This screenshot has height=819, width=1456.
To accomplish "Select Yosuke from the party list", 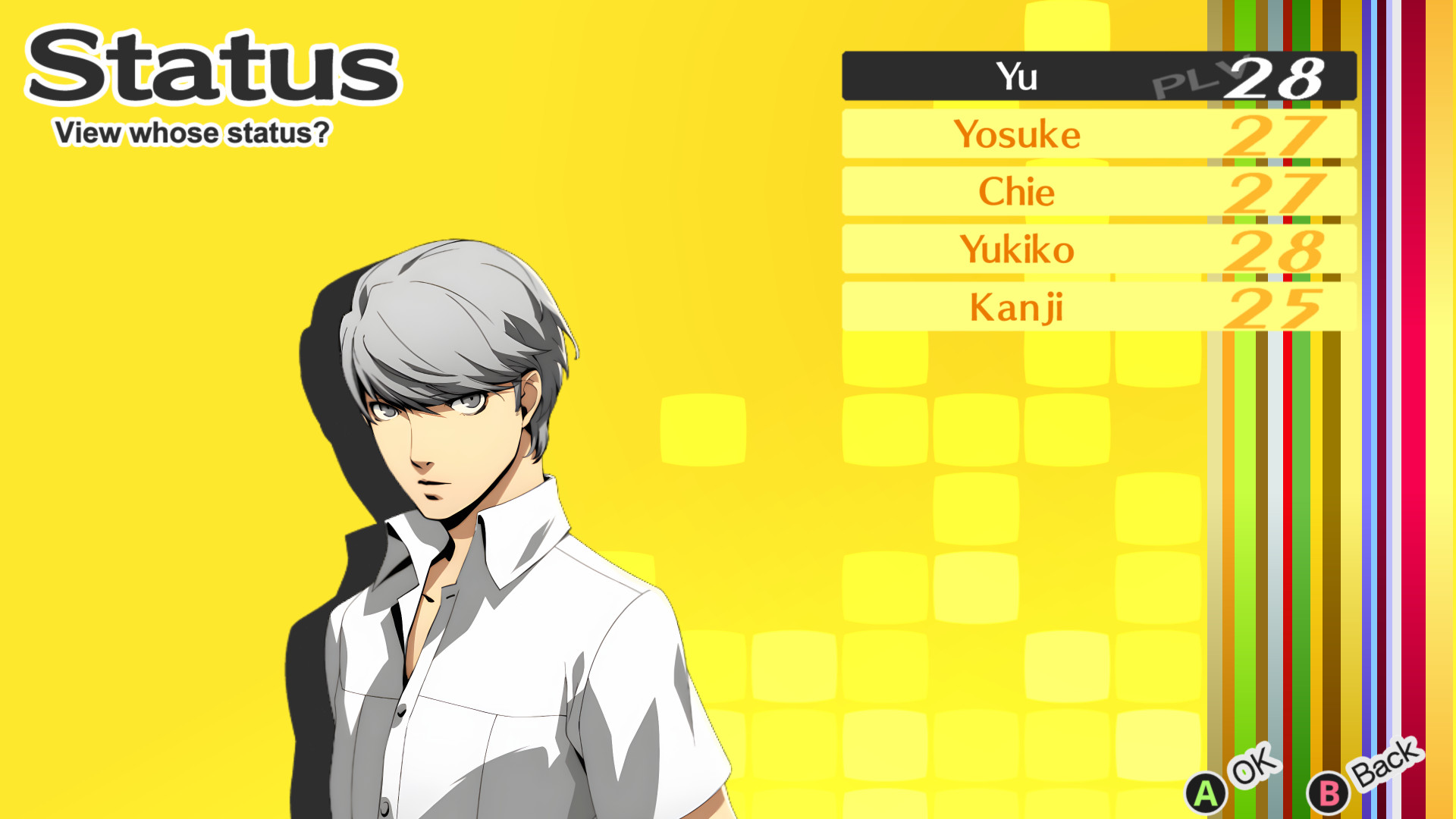I will point(1018,135).
